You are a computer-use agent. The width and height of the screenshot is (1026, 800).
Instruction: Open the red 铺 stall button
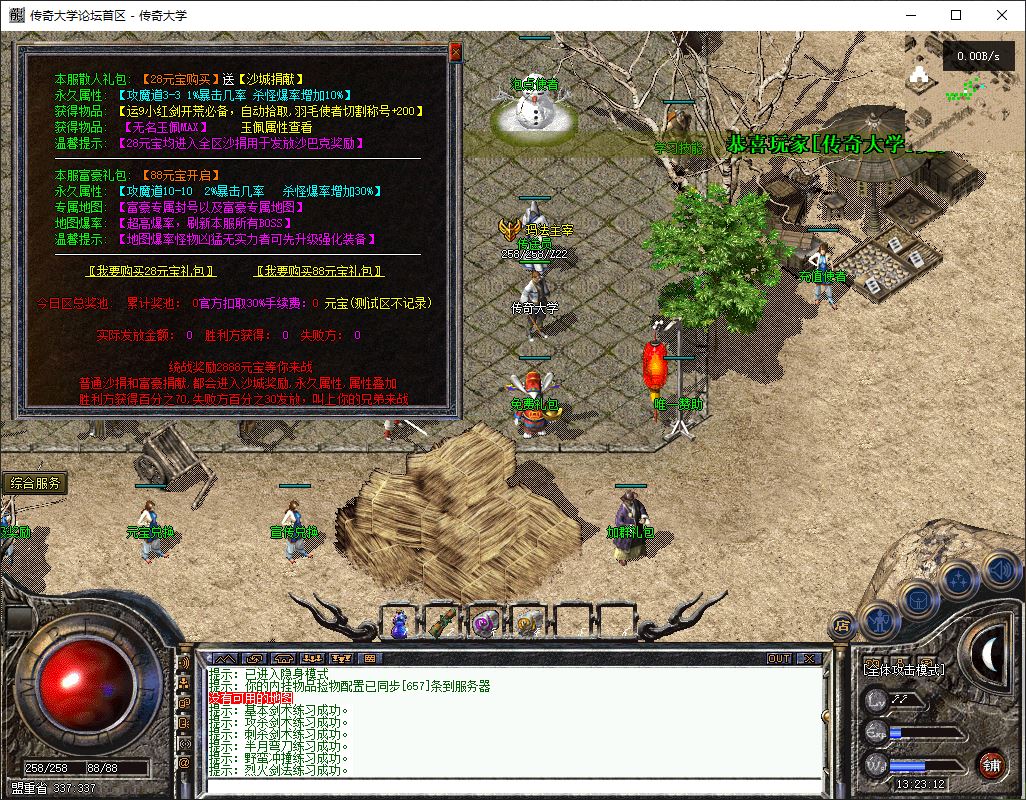(991, 766)
